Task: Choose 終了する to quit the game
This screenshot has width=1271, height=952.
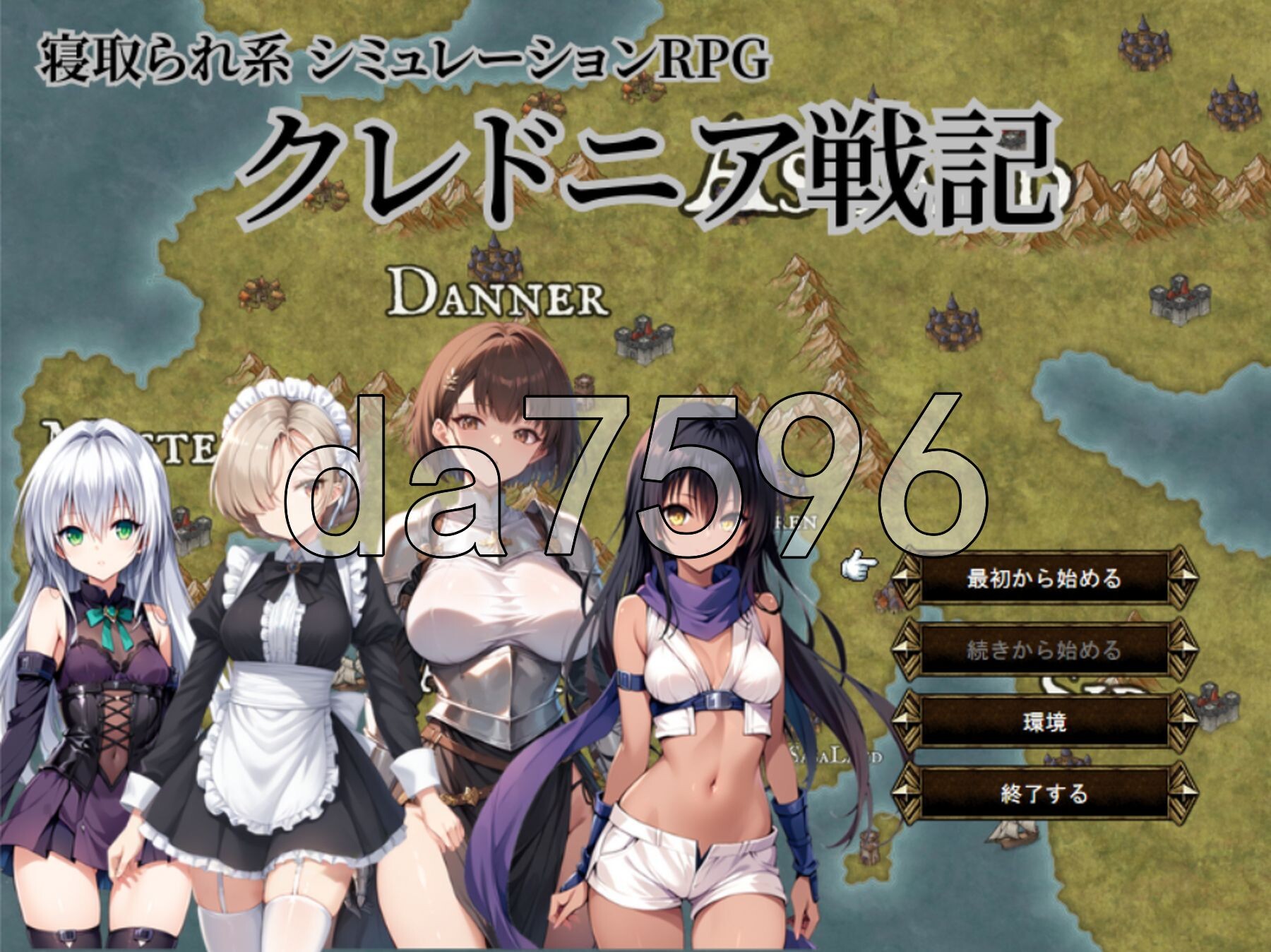Action: click(1044, 794)
